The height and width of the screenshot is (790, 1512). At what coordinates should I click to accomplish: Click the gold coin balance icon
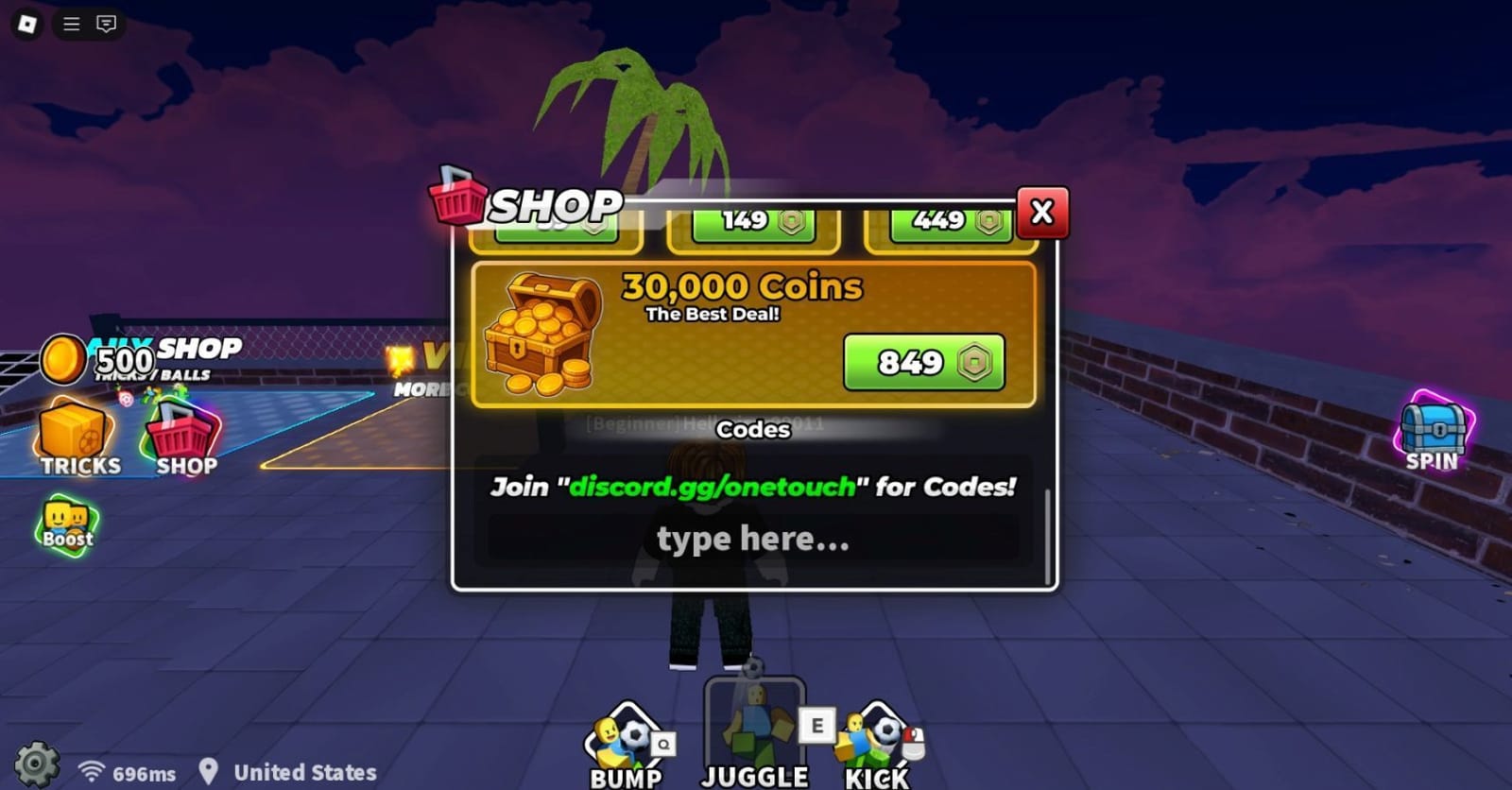[x=62, y=360]
